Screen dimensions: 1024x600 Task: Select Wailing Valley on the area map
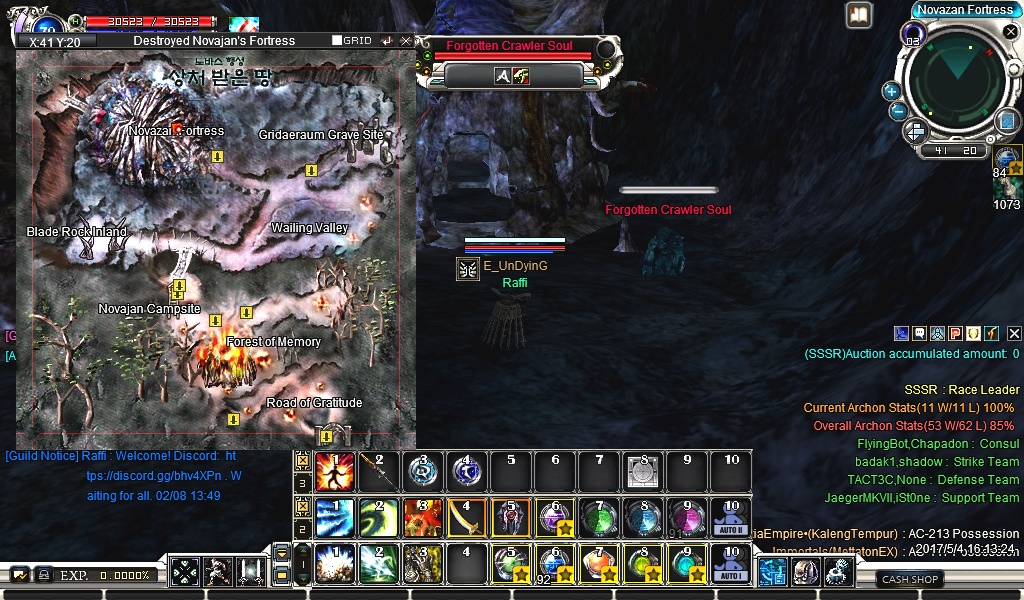tap(309, 228)
